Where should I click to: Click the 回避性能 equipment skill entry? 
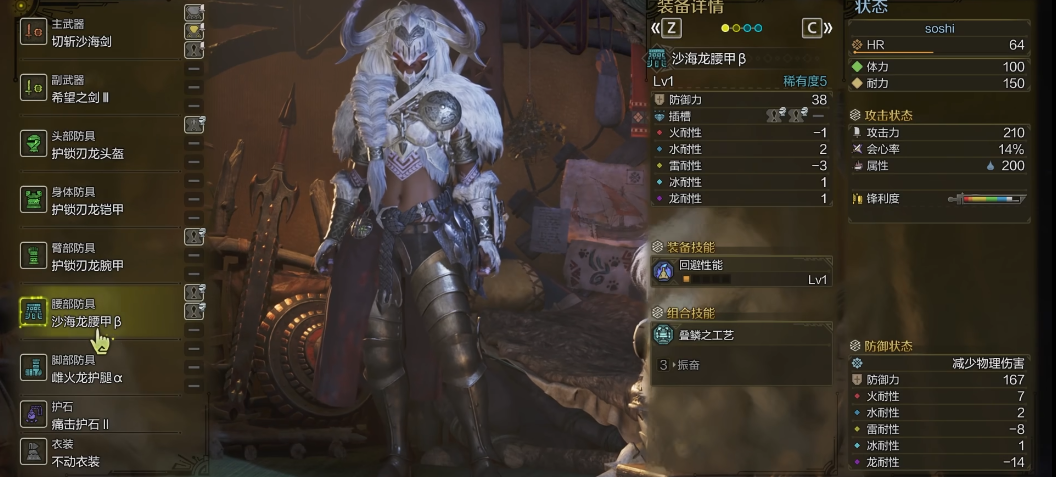pyautogui.click(x=742, y=272)
